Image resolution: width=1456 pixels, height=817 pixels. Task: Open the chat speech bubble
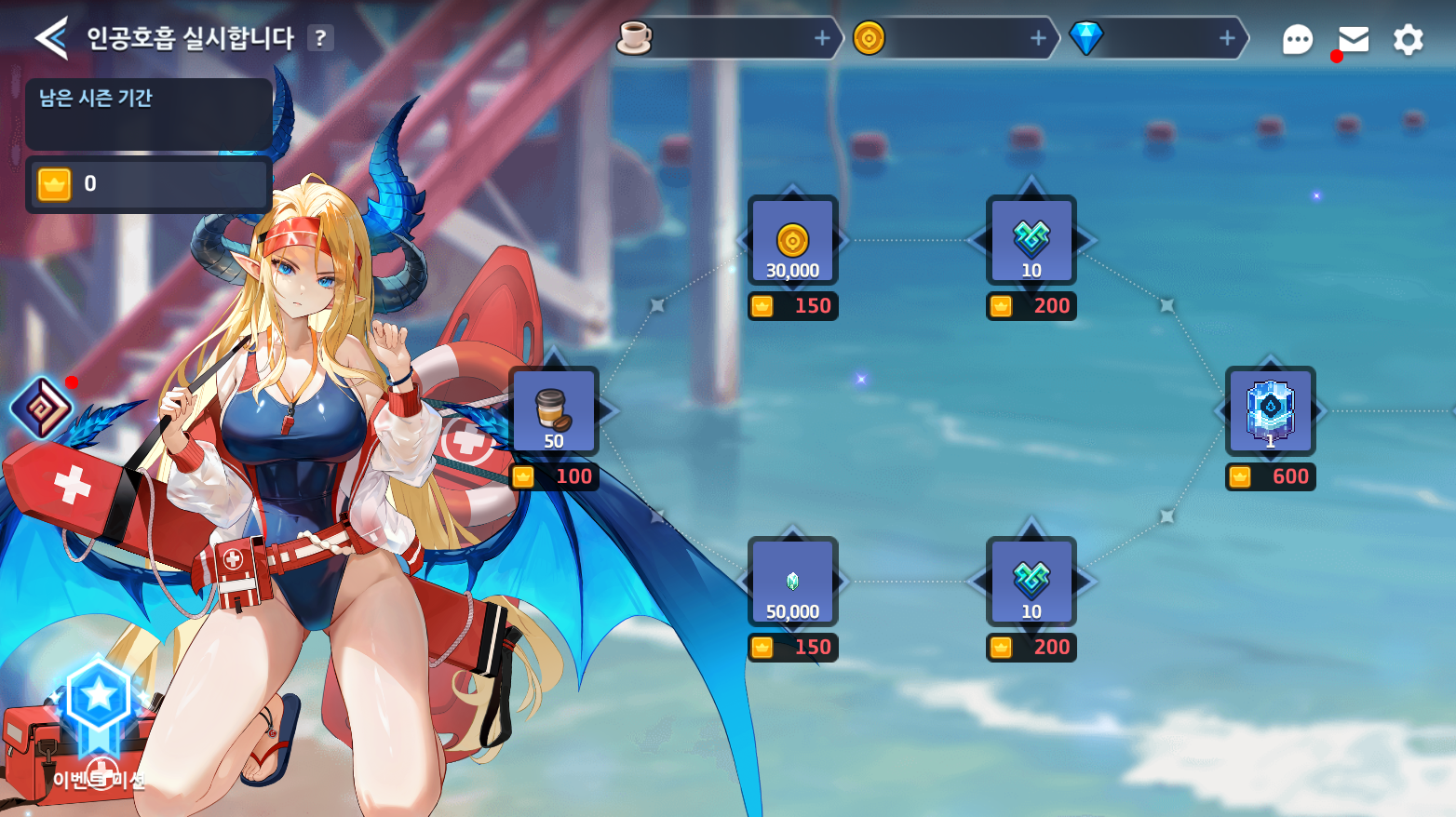point(1297,39)
